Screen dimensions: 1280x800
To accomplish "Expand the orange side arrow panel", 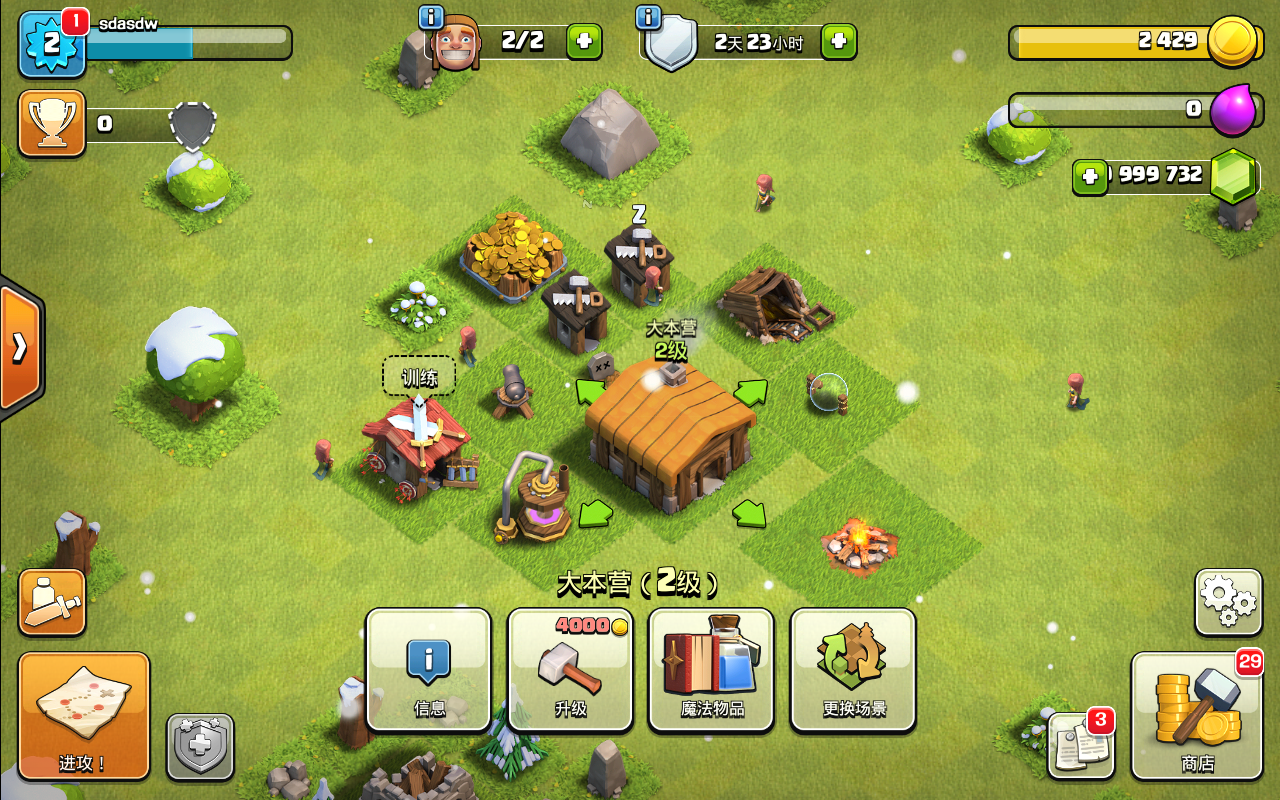I will coord(20,347).
